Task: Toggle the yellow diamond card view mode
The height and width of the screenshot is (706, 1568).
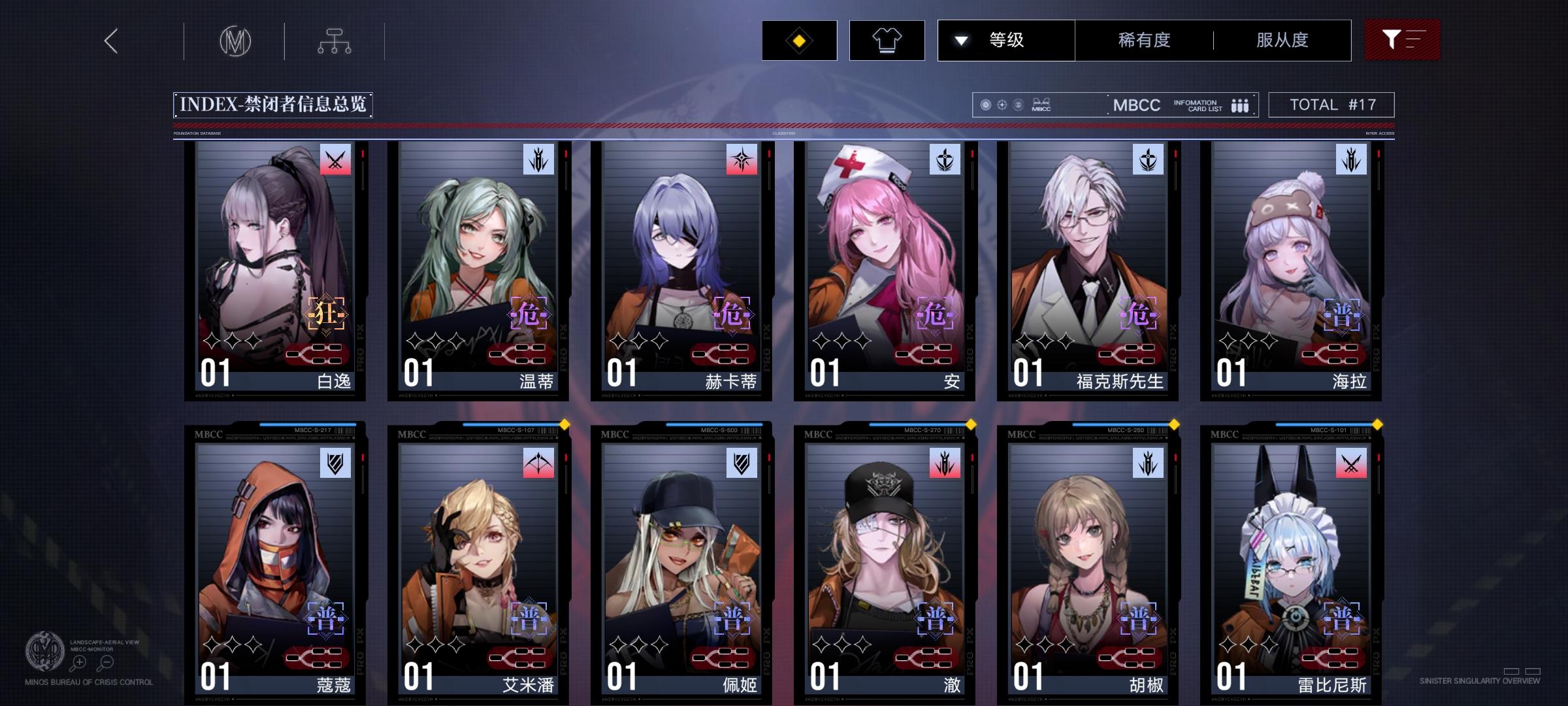Action: click(798, 40)
